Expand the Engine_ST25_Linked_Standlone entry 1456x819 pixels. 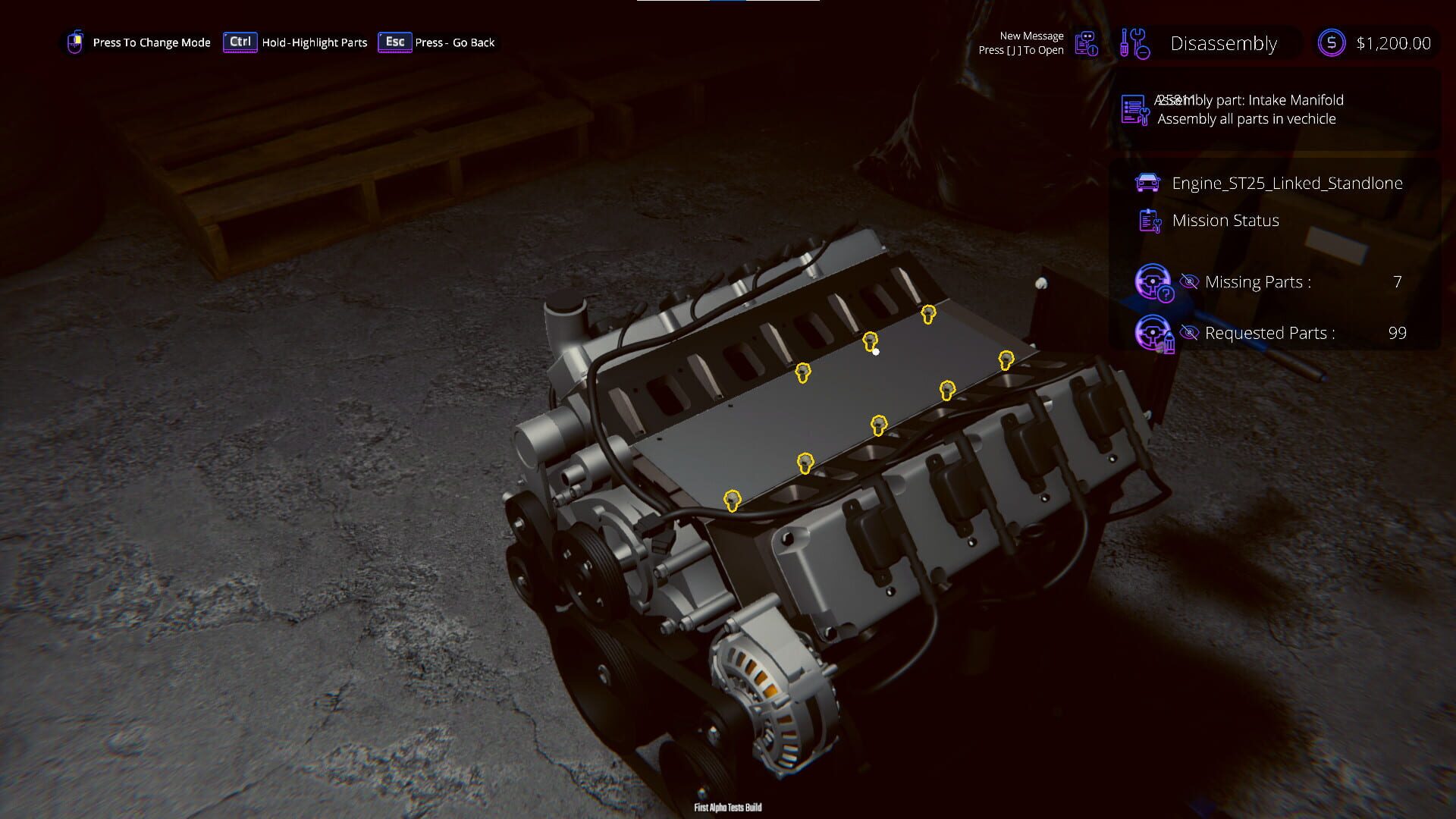(1287, 183)
